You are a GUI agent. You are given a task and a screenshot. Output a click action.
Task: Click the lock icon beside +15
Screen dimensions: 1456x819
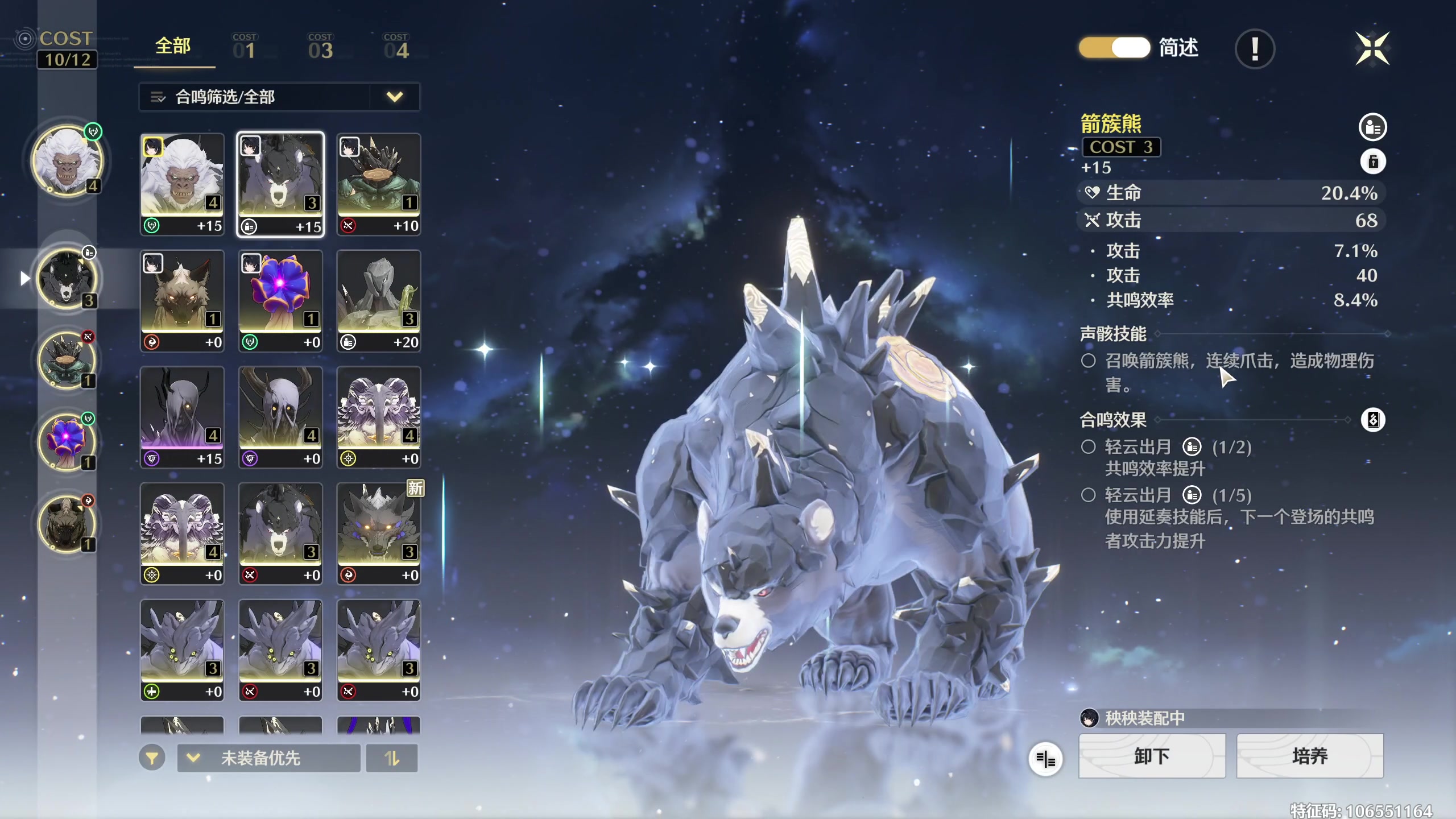tap(1373, 162)
